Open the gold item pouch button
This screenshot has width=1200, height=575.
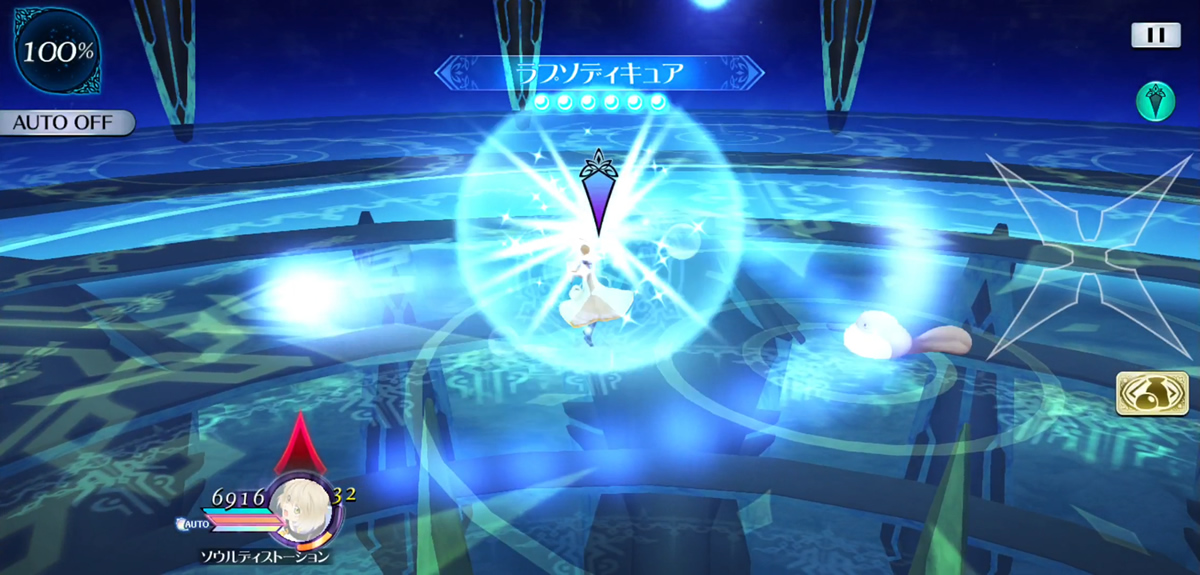(1137, 392)
